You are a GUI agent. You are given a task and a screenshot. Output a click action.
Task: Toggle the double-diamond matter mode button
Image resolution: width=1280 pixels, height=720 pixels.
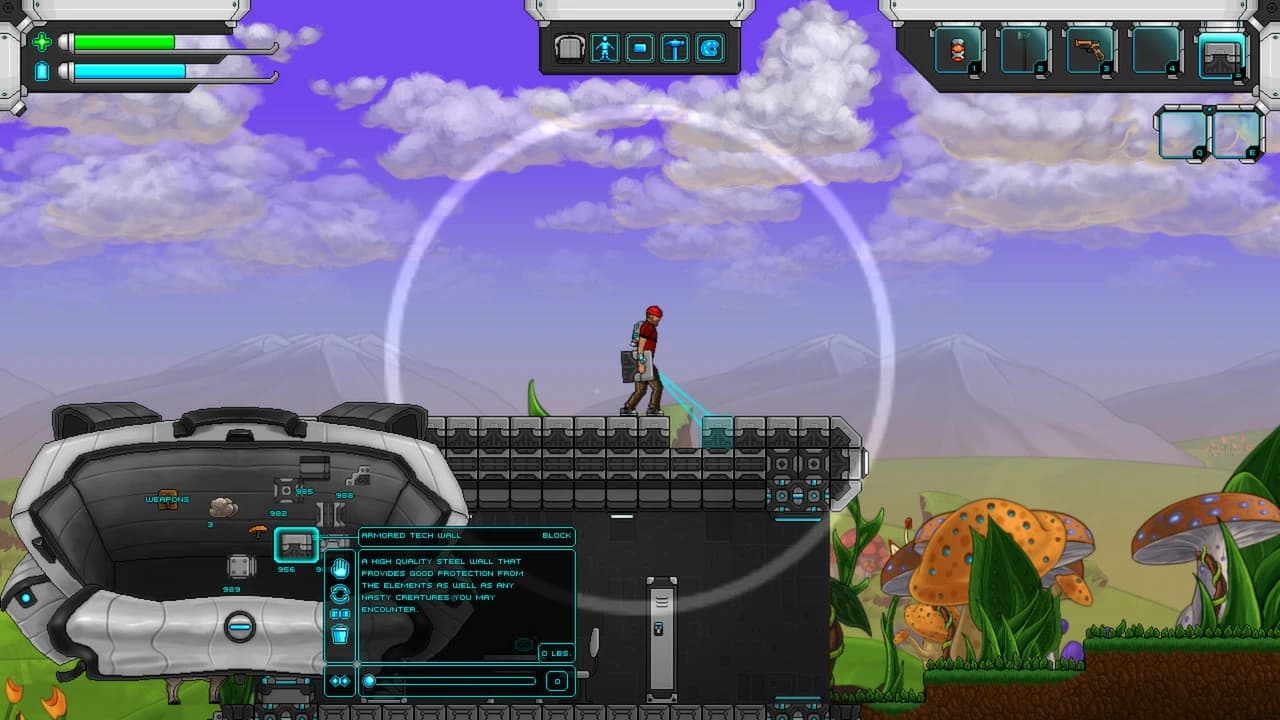coord(339,679)
